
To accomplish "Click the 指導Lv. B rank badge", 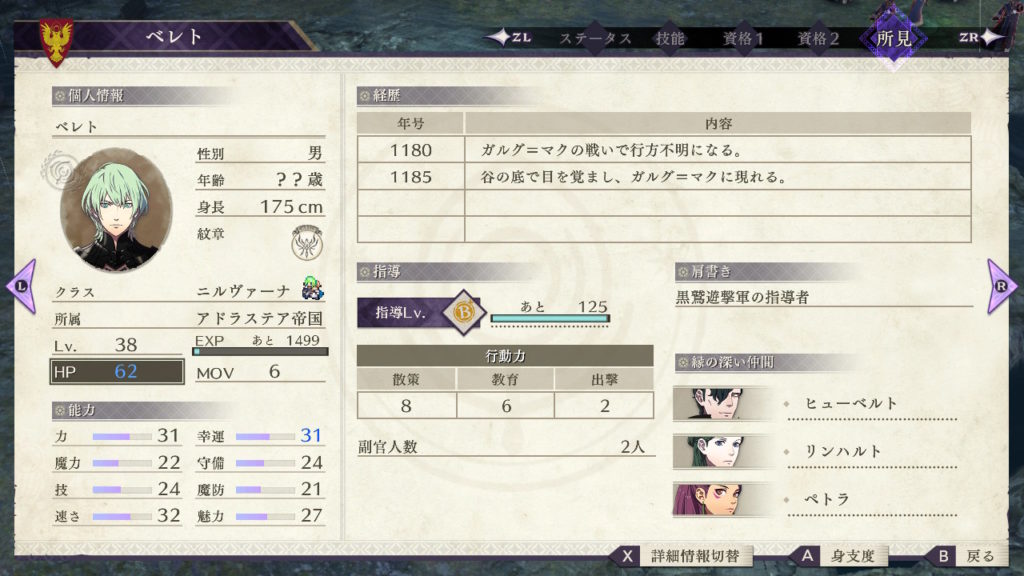I will tap(464, 311).
